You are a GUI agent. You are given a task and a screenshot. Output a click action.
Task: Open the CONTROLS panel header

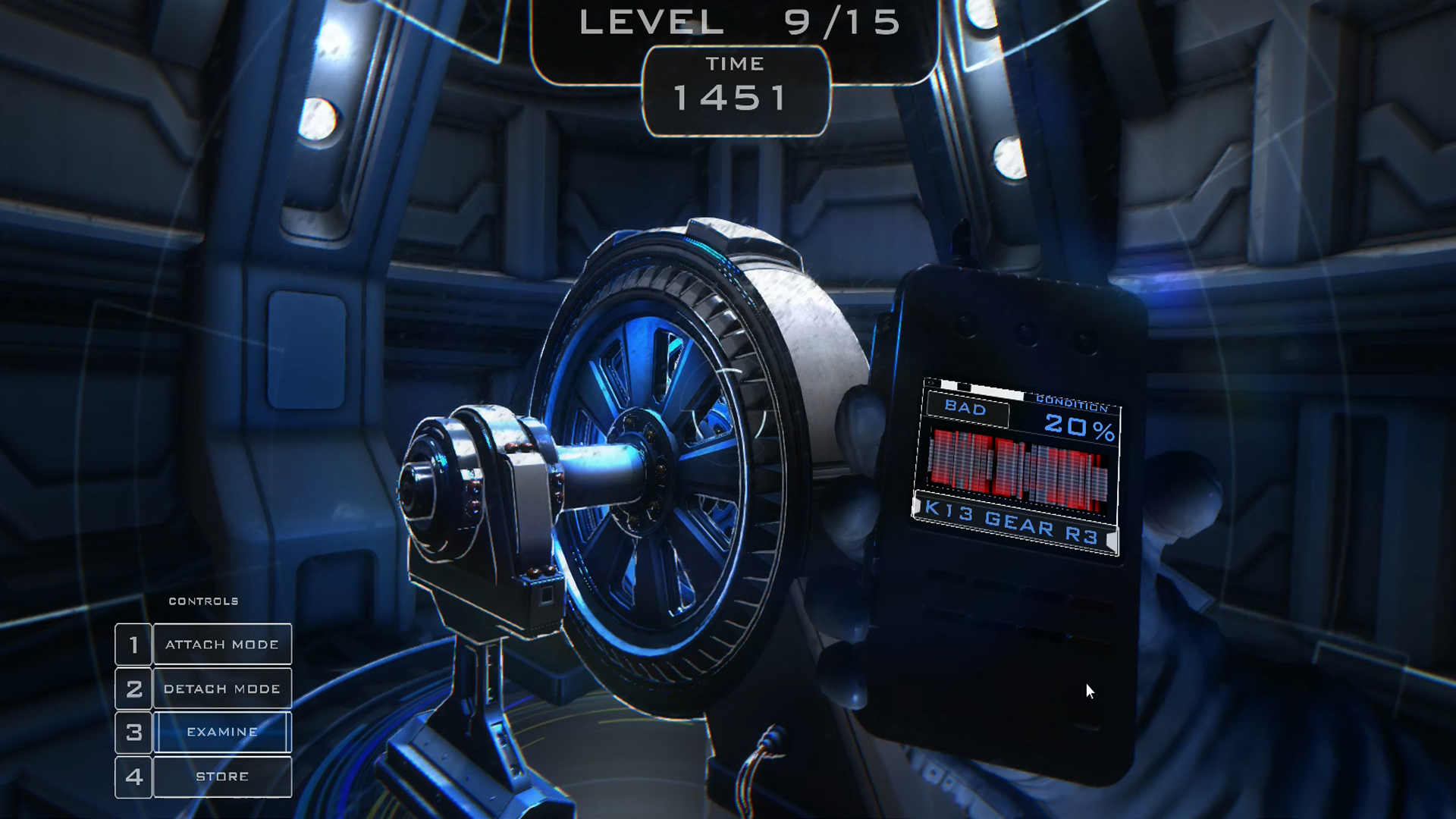pyautogui.click(x=202, y=601)
